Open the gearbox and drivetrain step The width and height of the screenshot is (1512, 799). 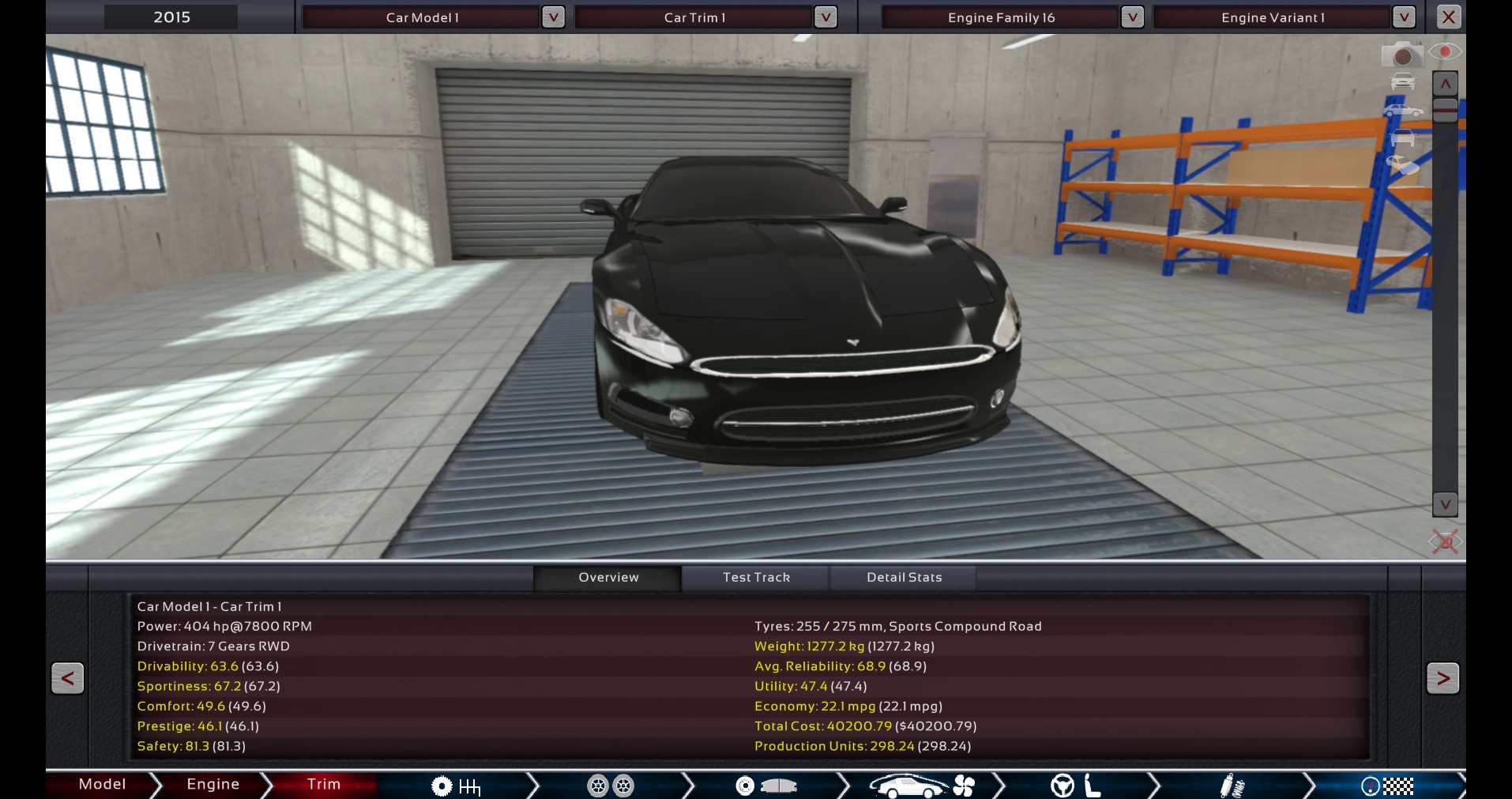pos(456,786)
